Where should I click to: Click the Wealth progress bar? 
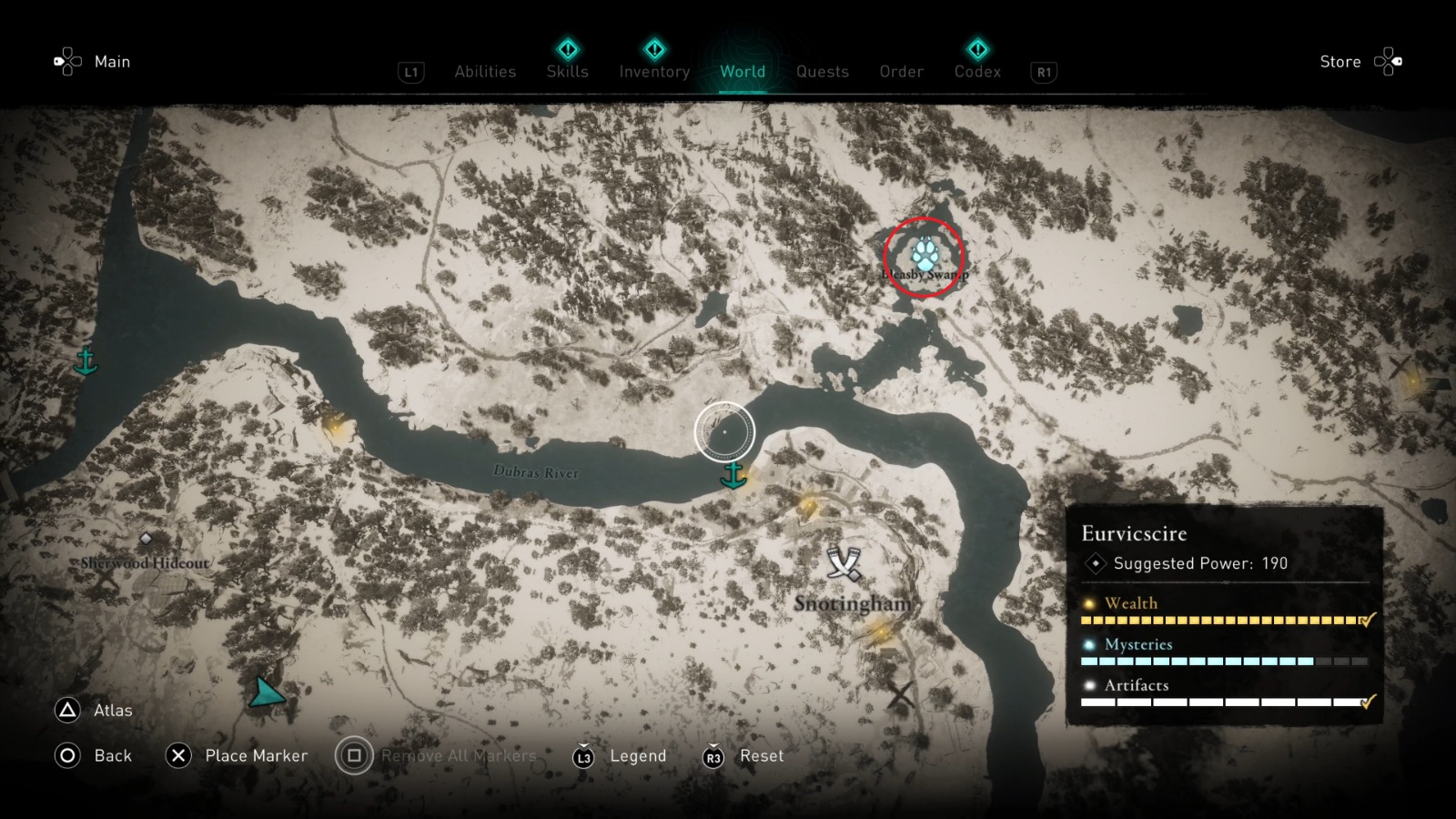pos(1219,621)
